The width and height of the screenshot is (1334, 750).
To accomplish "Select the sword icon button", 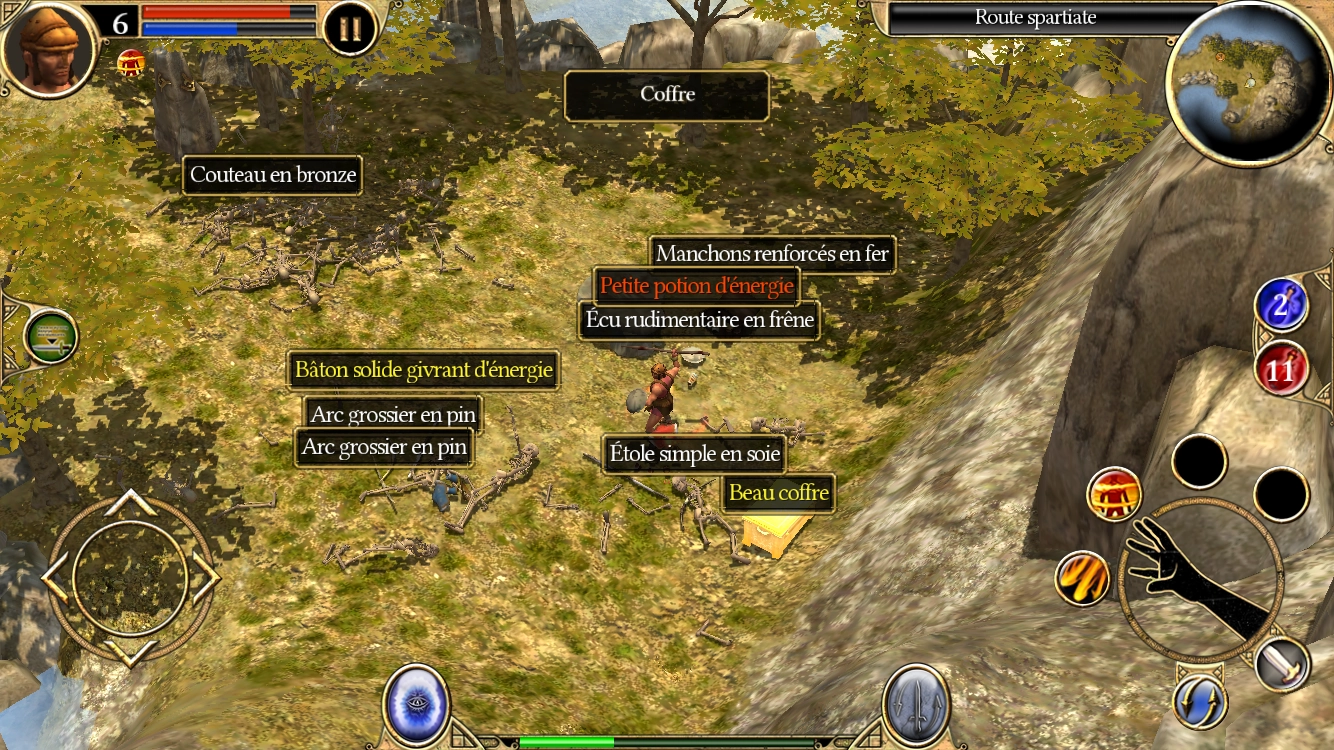I will click(1281, 662).
